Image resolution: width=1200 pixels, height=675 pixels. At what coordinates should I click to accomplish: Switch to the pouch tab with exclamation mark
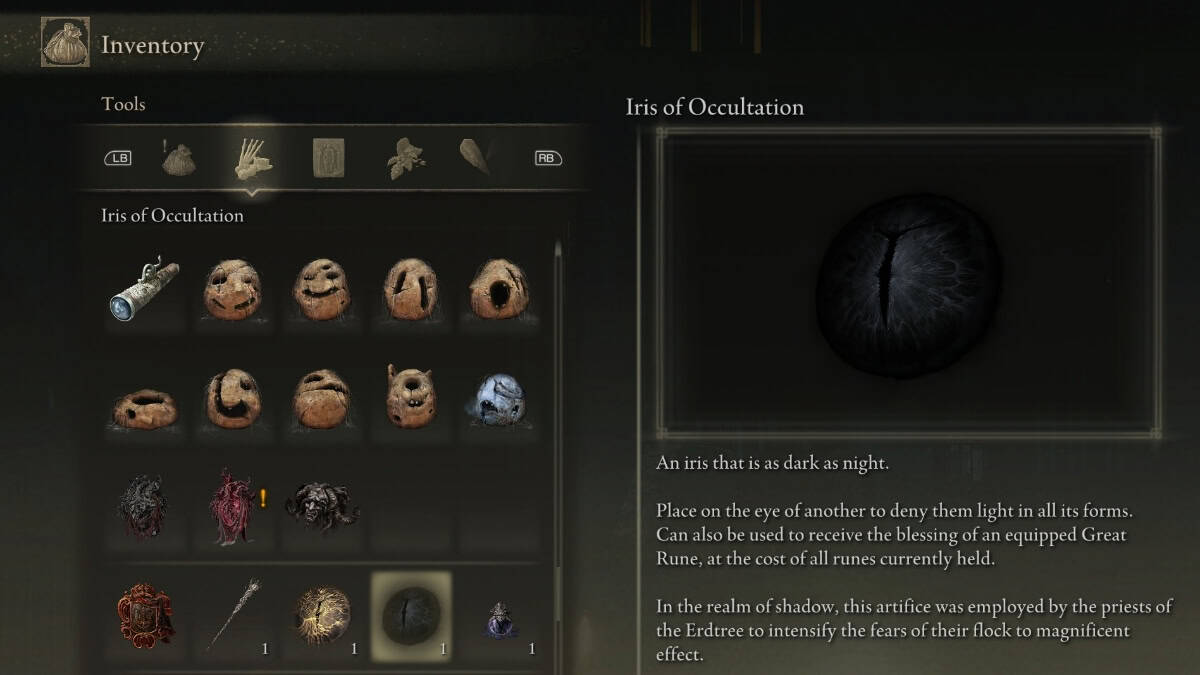tap(179, 158)
